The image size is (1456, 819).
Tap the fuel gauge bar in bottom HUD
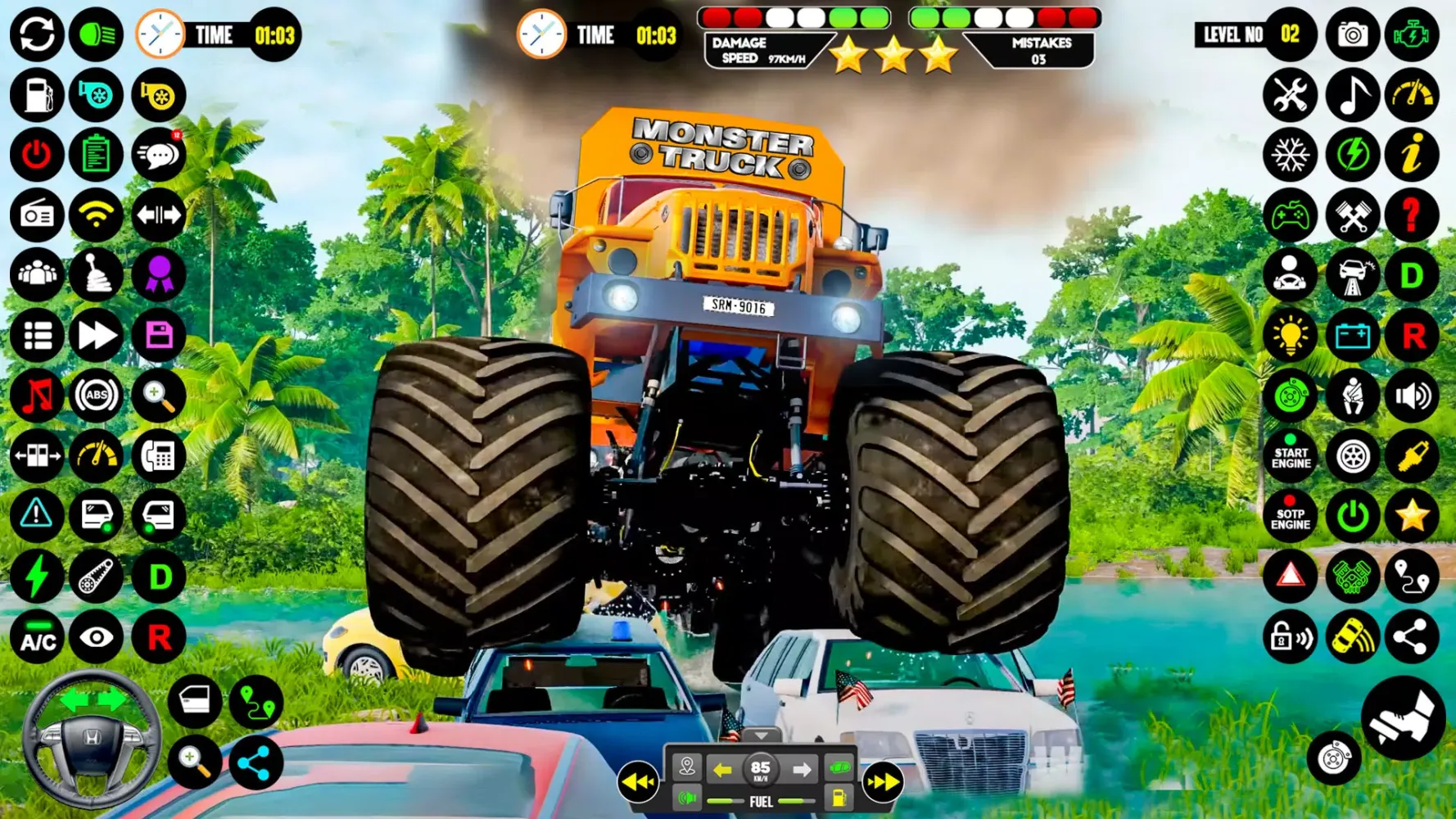click(x=760, y=800)
